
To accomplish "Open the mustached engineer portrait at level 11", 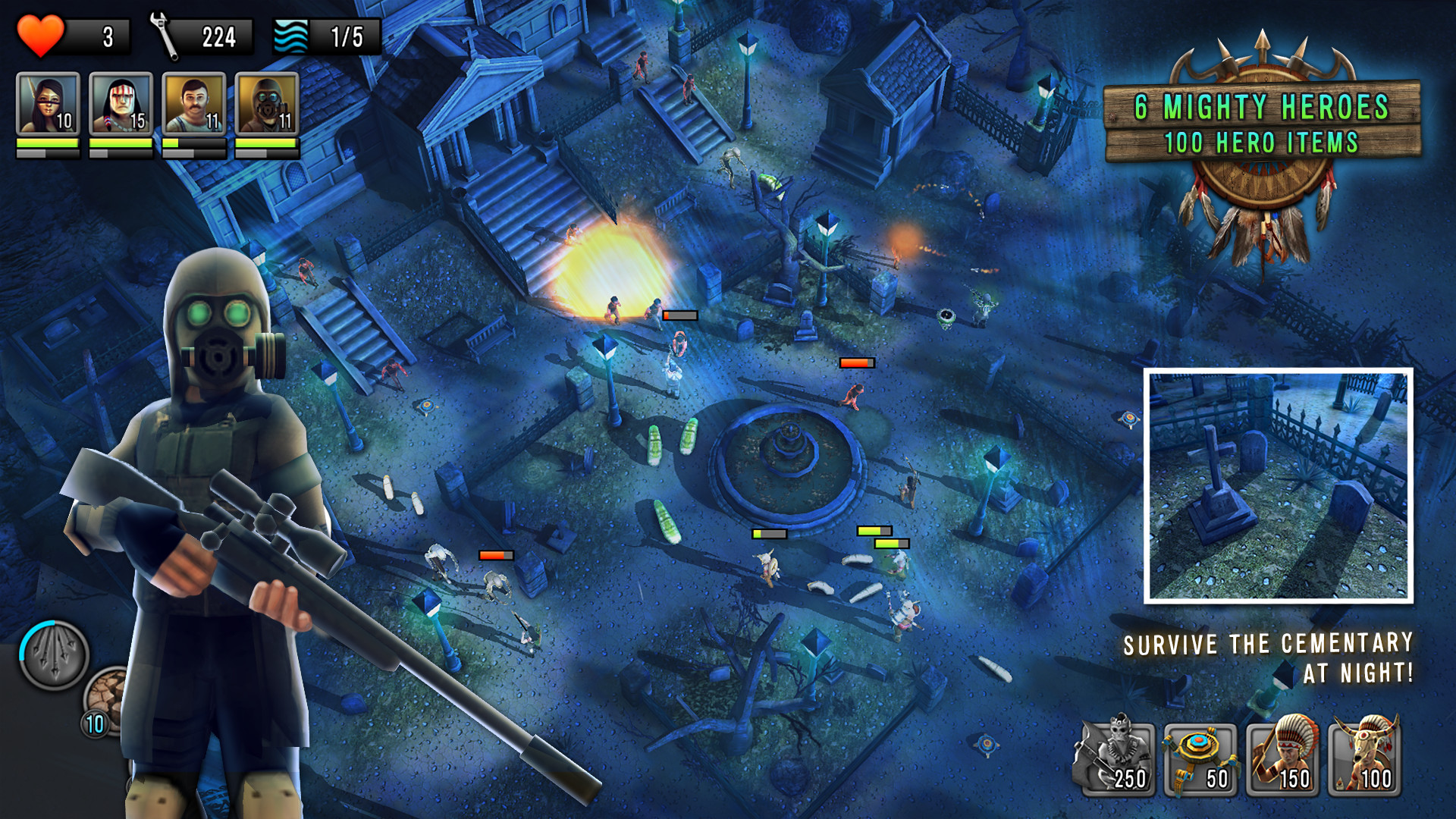I will [x=193, y=101].
